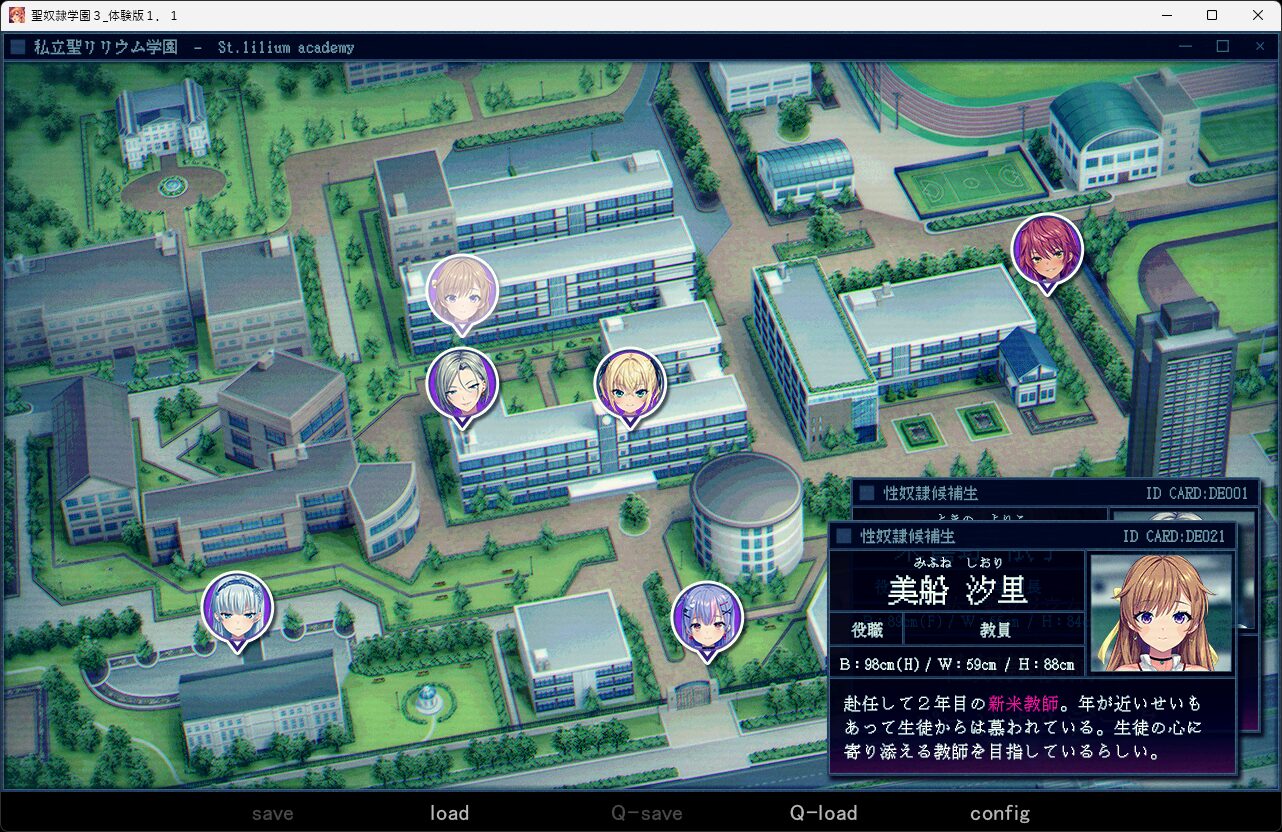Choose the purple-haired character map marker
The image size is (1282, 832).
(x=707, y=617)
